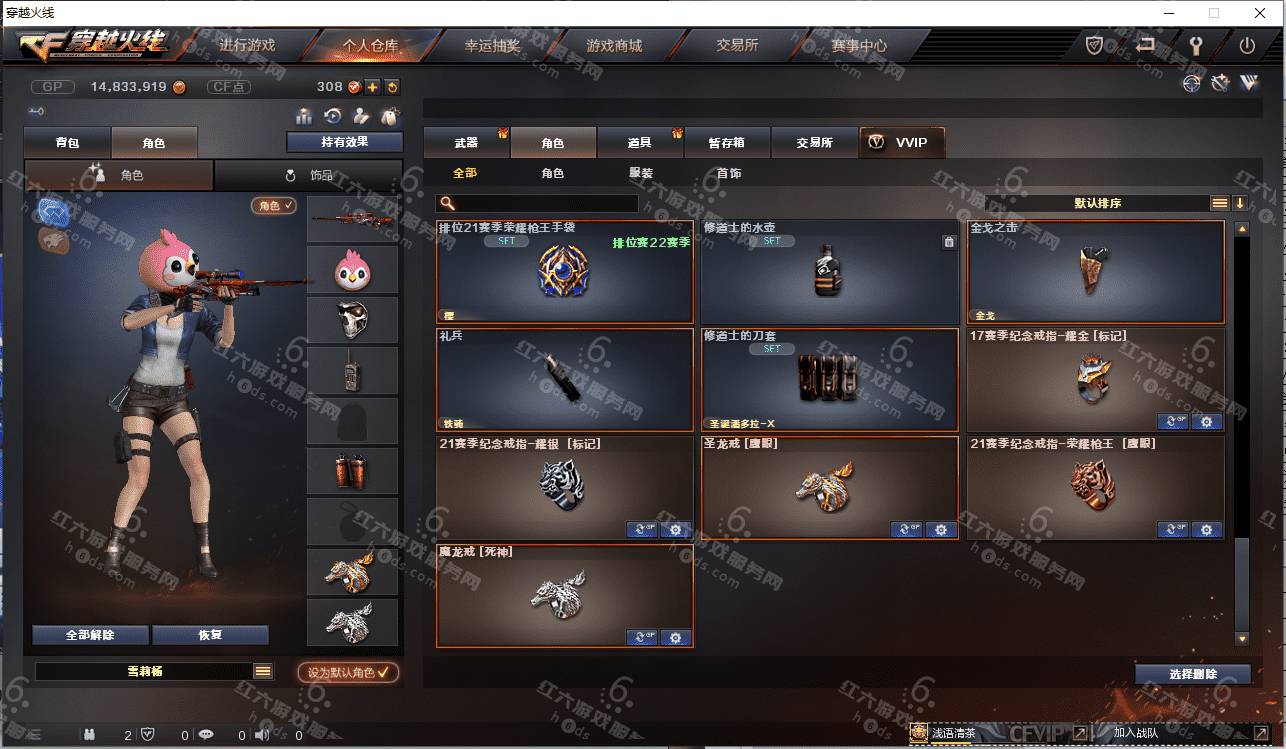Click the 恢复 restore button

(210, 635)
